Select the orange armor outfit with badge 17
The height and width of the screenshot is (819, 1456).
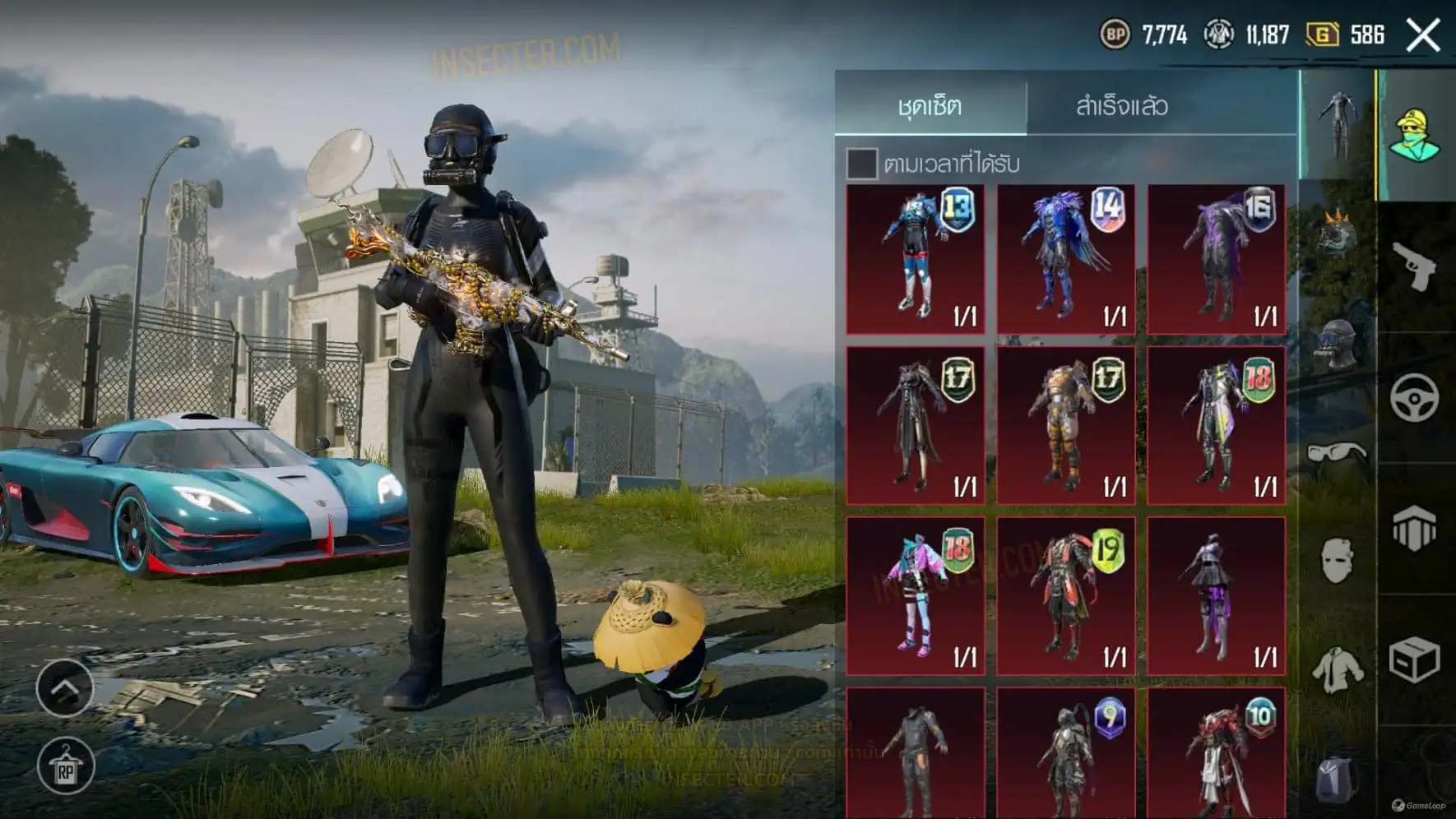coord(1066,425)
